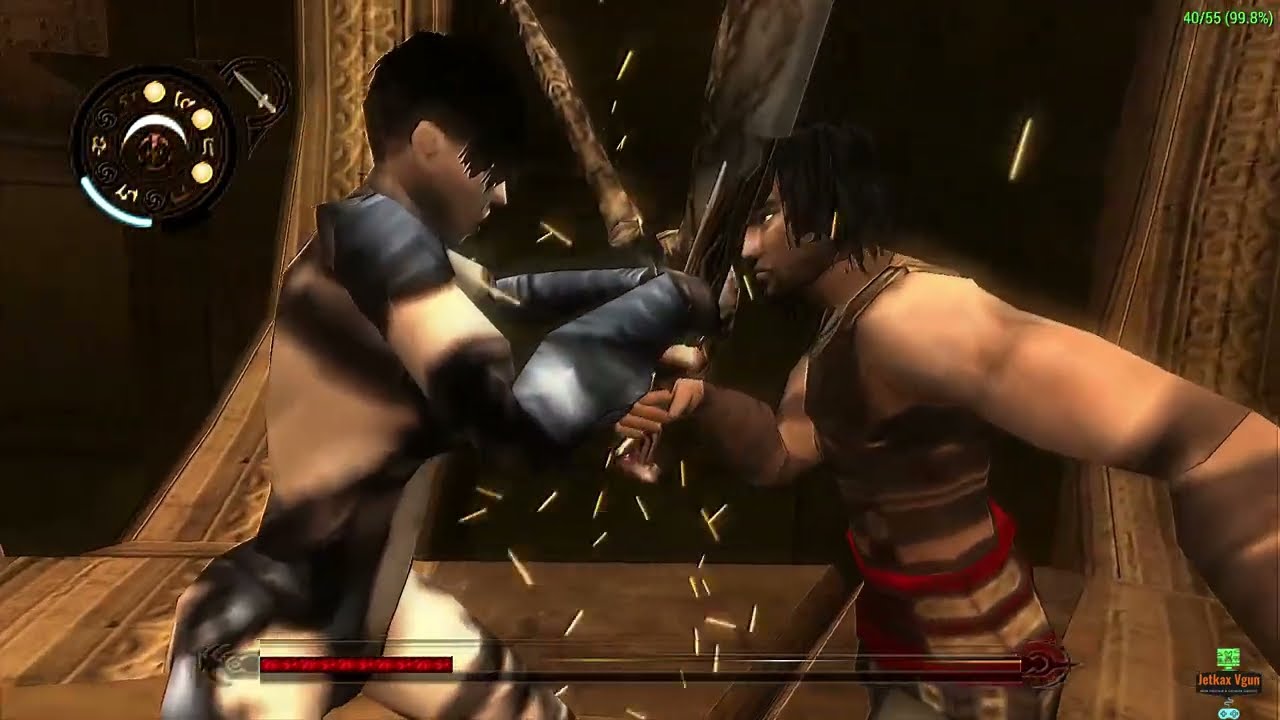Click the Prince's red health bar
Image resolution: width=1280 pixels, height=720 pixels.
355,662
